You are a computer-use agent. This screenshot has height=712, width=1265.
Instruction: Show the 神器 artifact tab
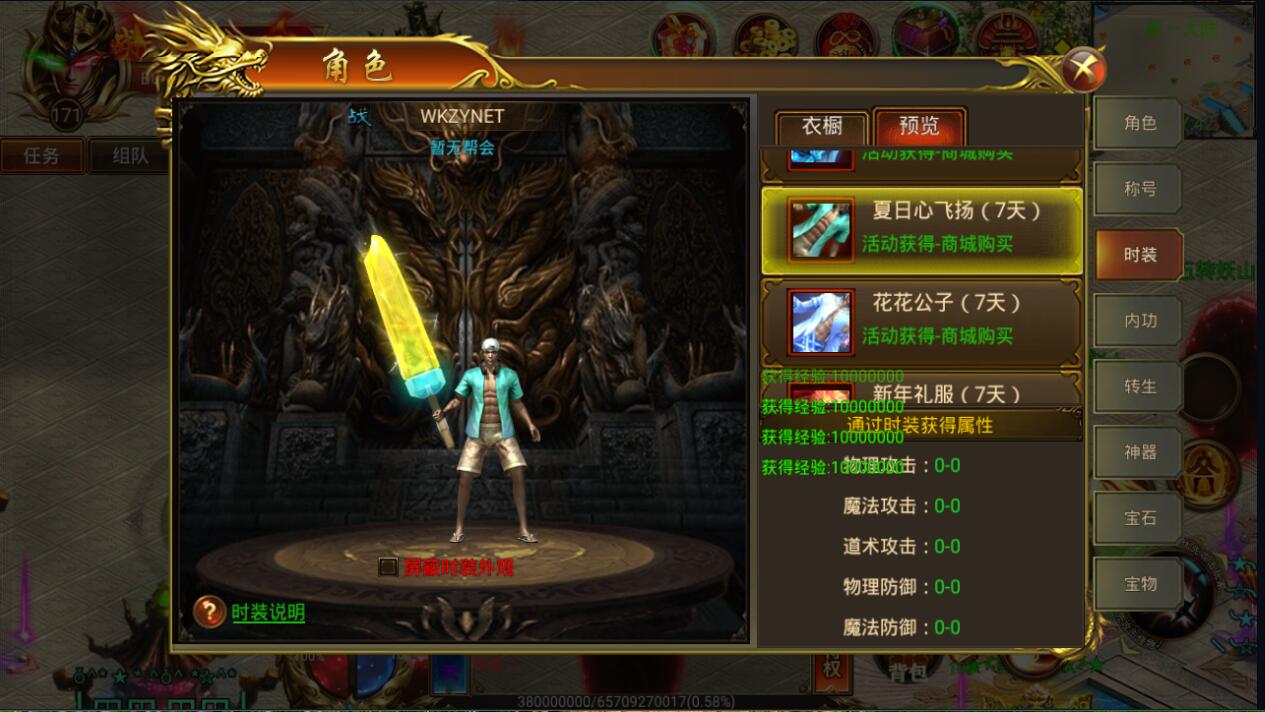pos(1139,453)
